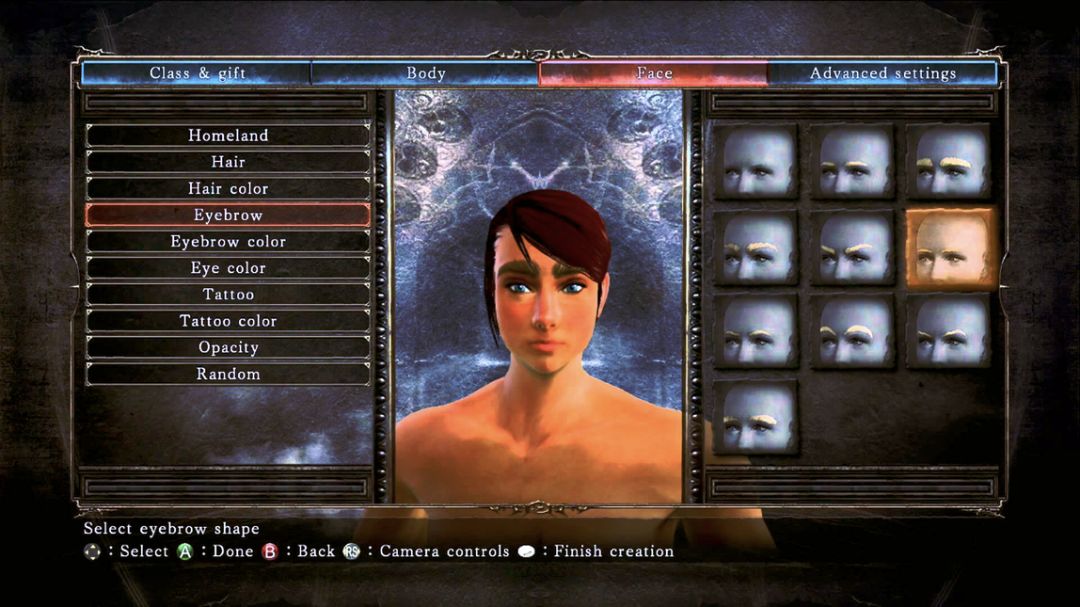Open the Eyebrow color option

tap(228, 241)
